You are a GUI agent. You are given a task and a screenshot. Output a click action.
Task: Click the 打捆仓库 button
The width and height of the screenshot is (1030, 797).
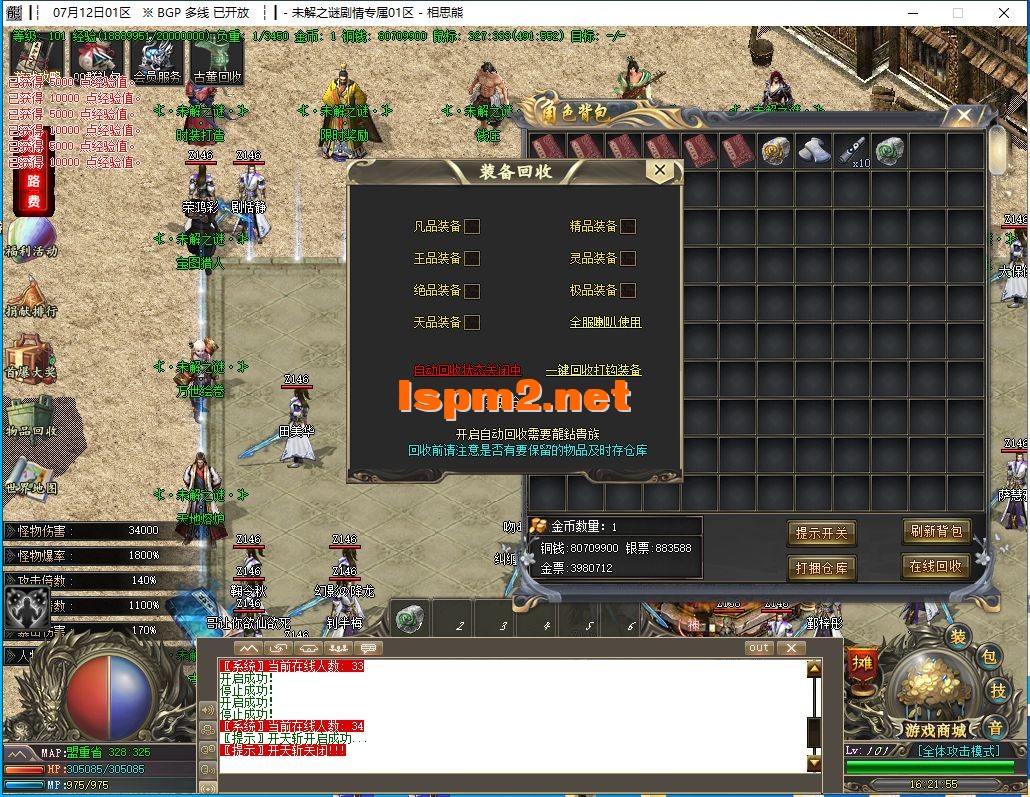tap(821, 568)
